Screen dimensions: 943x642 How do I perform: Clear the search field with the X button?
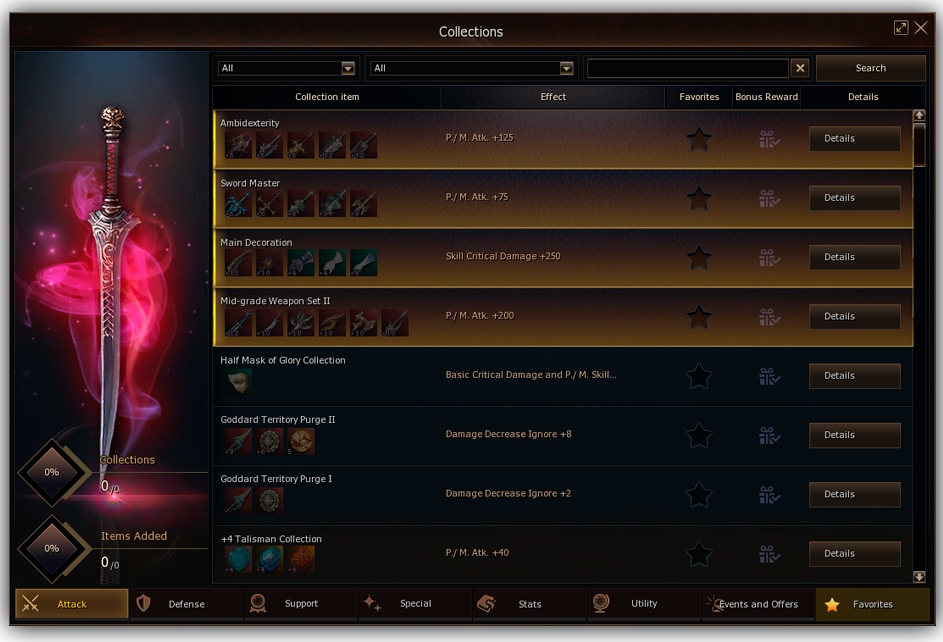point(800,68)
